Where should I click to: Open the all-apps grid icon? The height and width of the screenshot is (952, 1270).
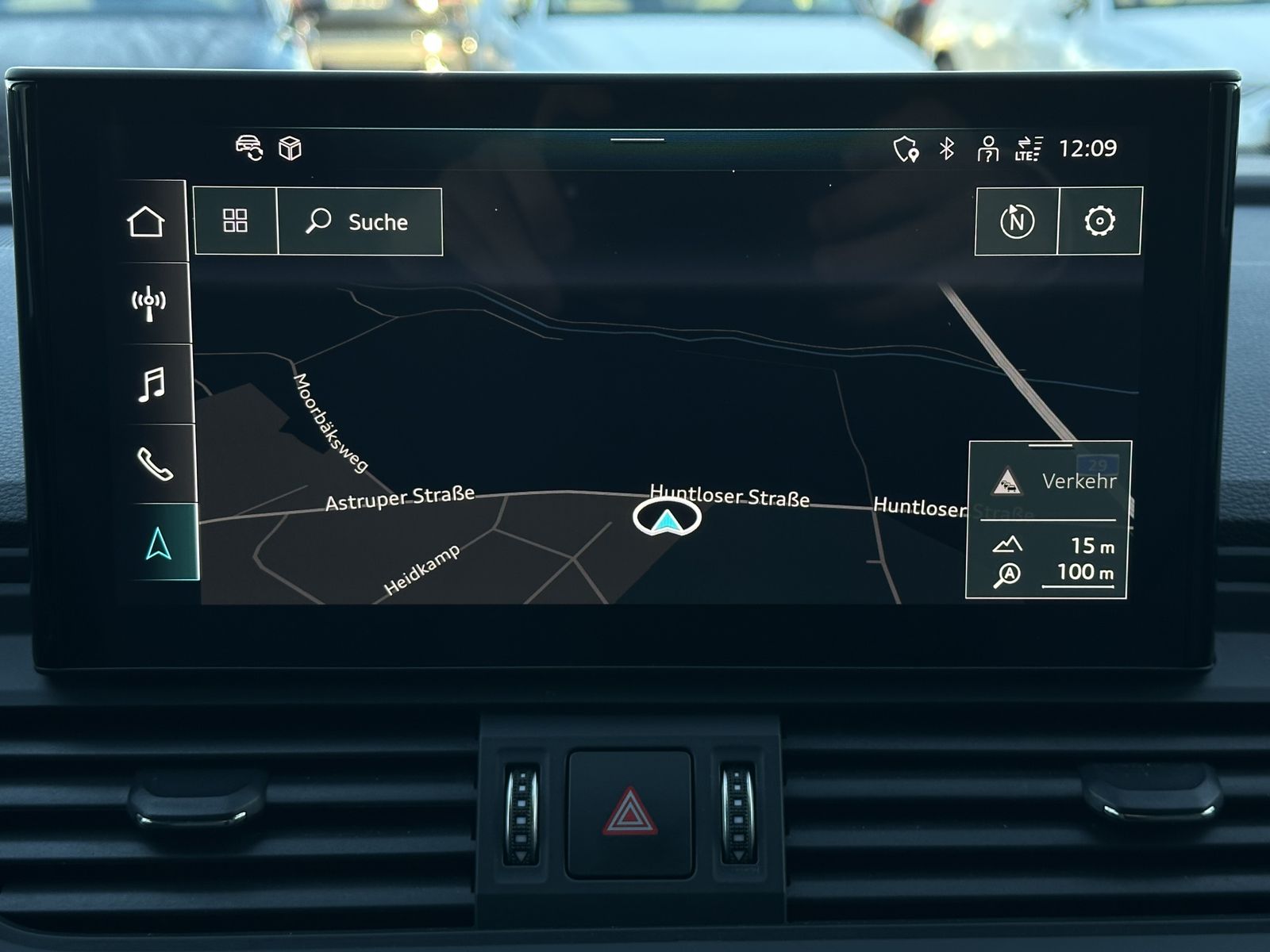coord(234,223)
